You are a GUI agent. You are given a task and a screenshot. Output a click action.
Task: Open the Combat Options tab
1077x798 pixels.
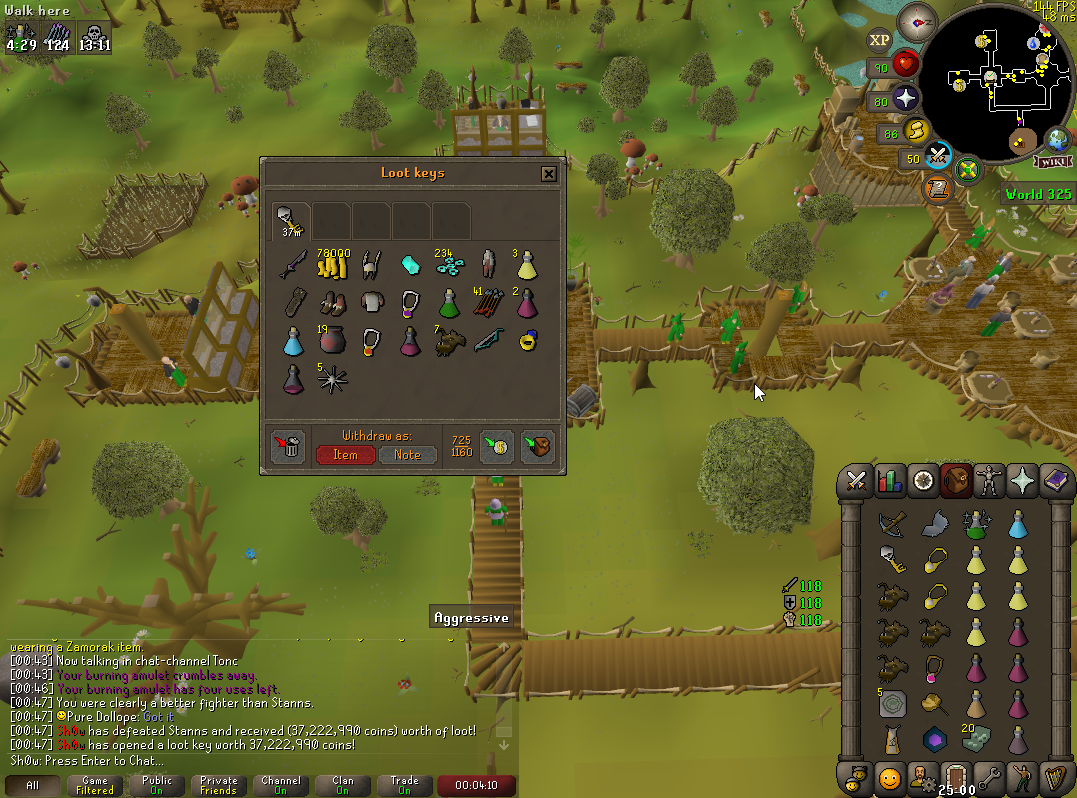tap(856, 480)
